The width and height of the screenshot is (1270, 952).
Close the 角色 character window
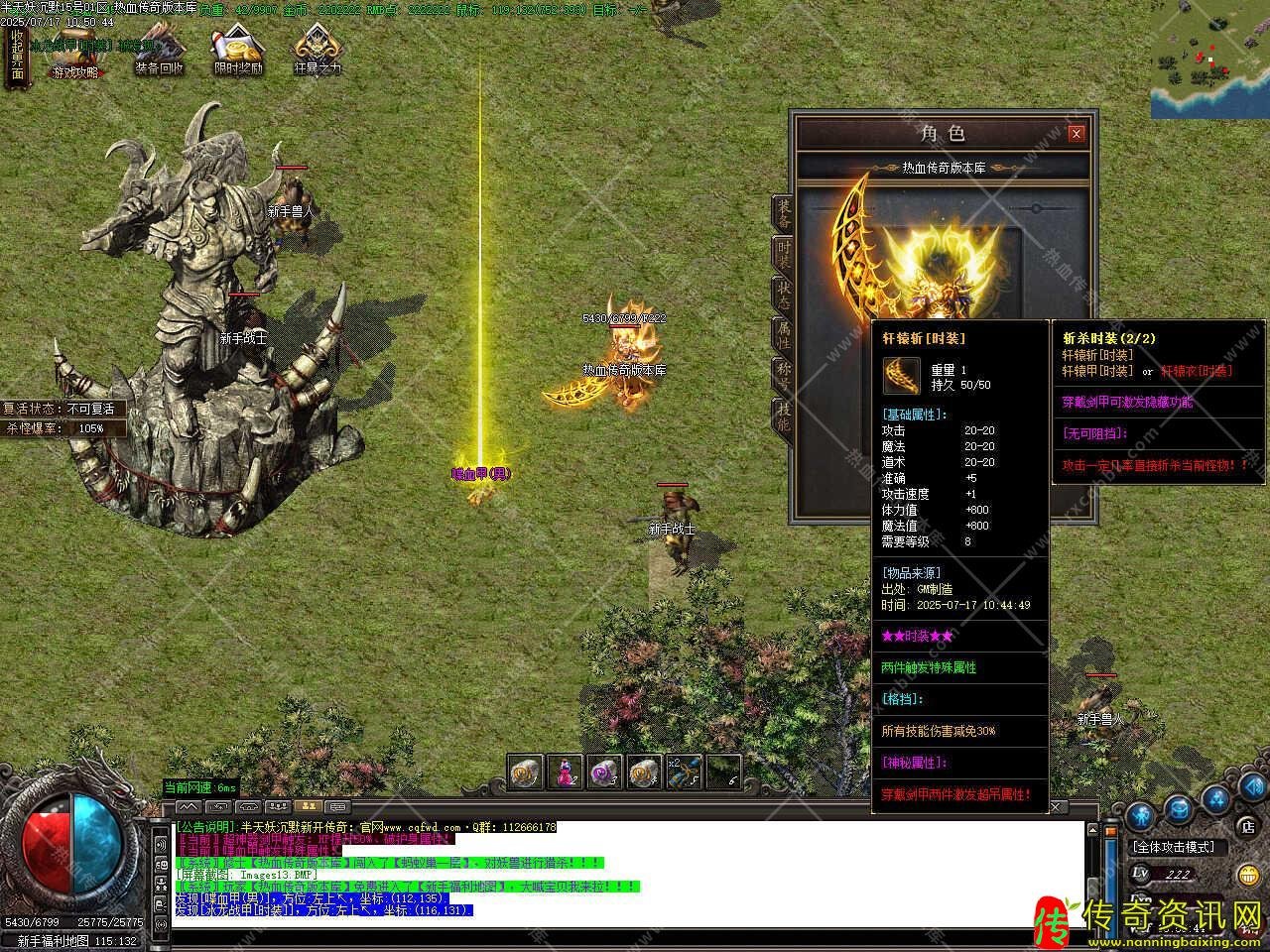point(1076,134)
